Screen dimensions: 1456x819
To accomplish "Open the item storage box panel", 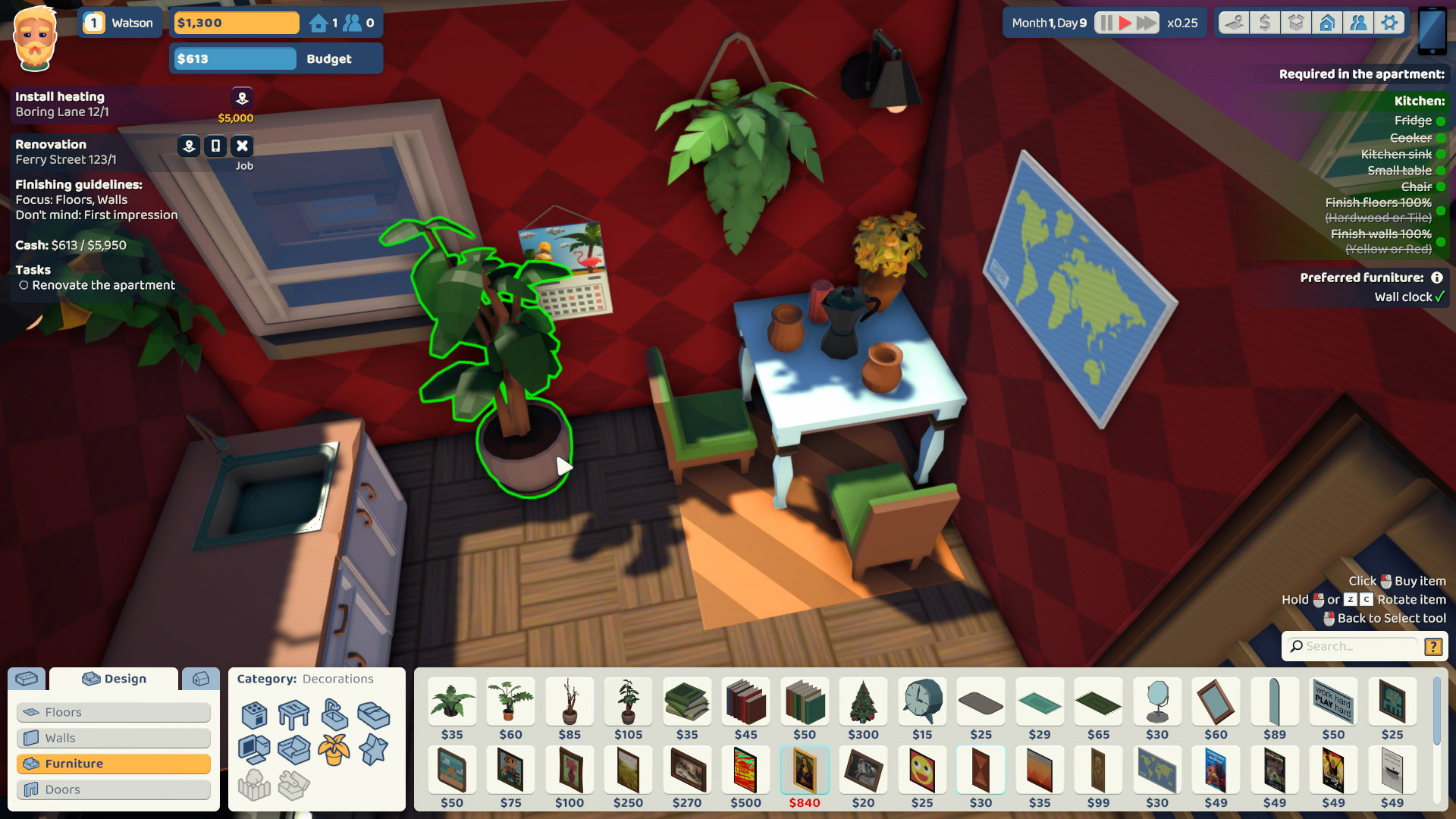I will click(x=1296, y=22).
